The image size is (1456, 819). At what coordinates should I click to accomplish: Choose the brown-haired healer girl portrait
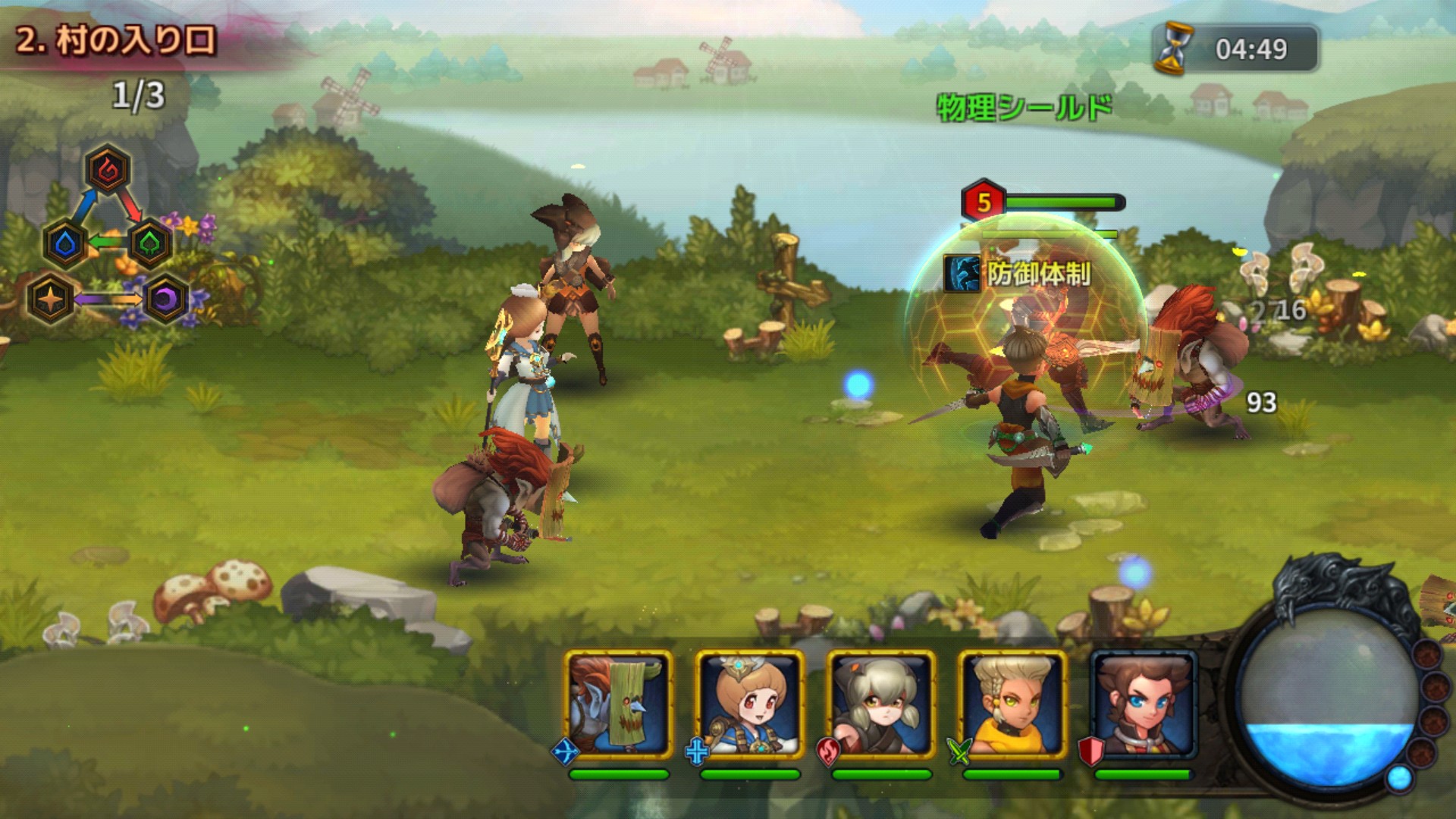[x=749, y=705]
